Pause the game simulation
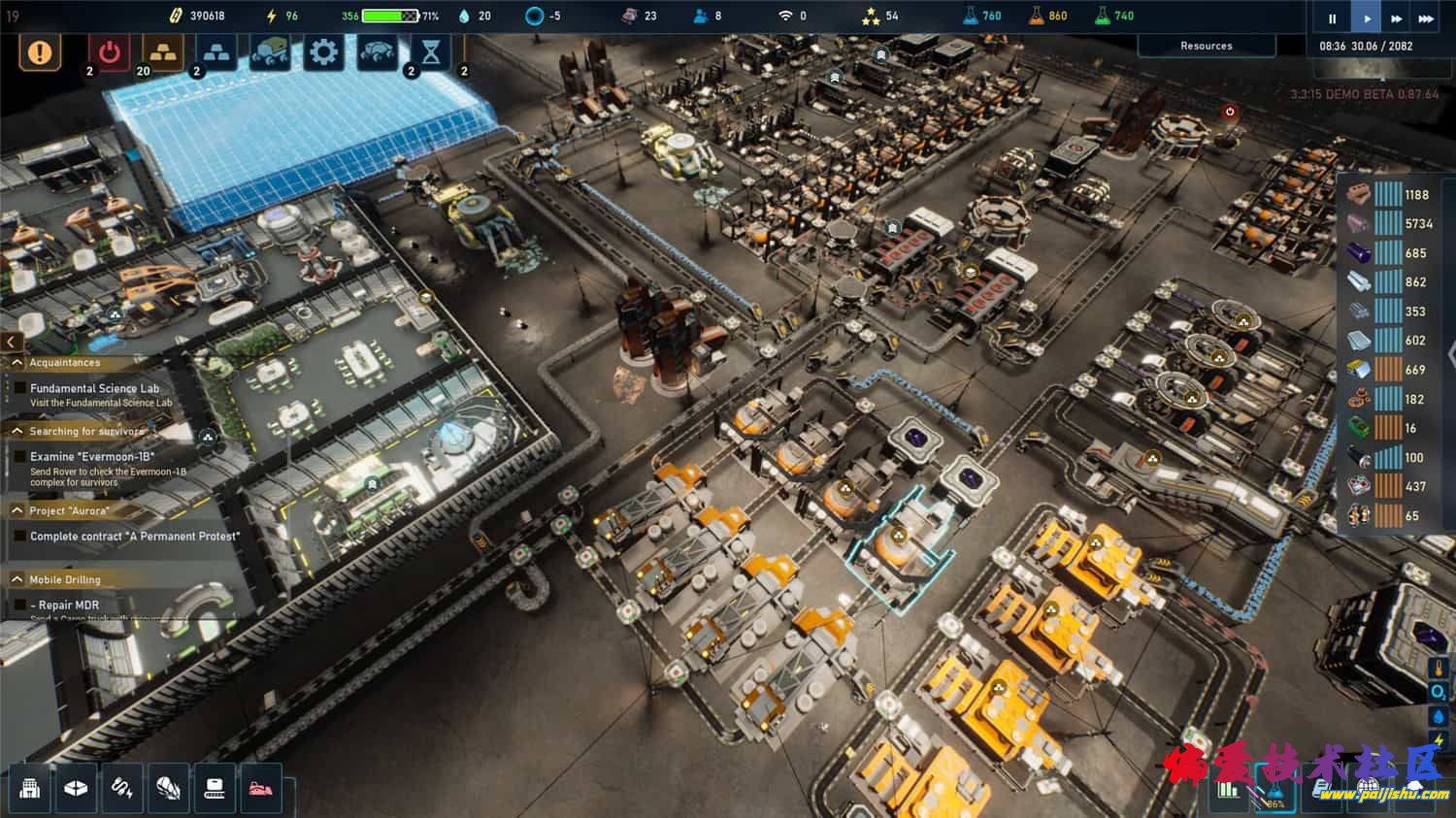The image size is (1456, 818). 1332,18
